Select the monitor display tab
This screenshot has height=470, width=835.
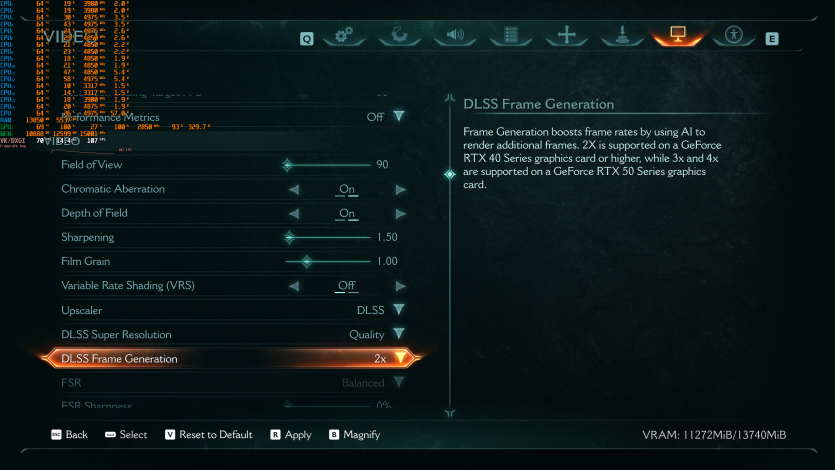point(677,36)
